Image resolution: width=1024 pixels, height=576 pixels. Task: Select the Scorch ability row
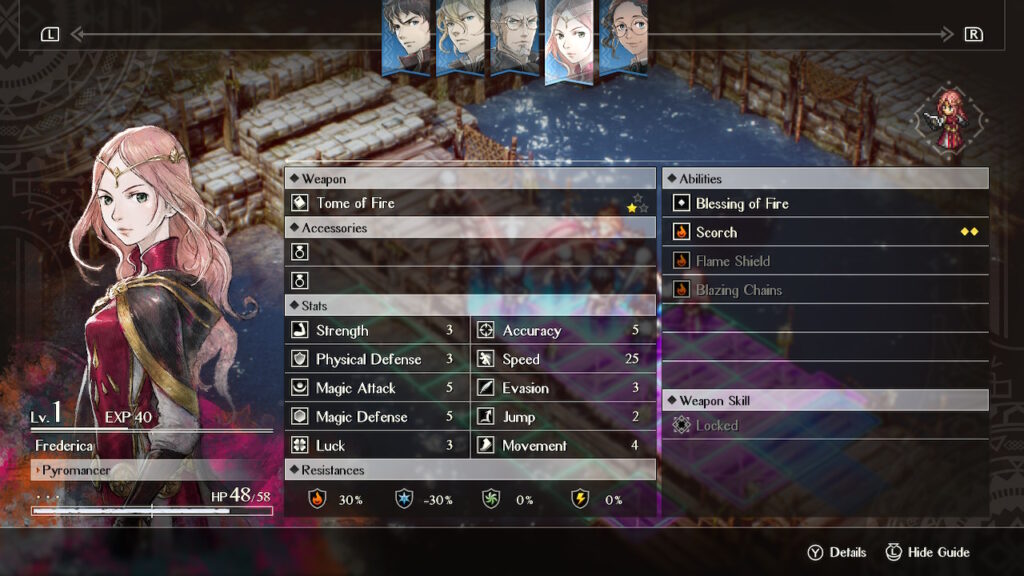click(x=825, y=232)
